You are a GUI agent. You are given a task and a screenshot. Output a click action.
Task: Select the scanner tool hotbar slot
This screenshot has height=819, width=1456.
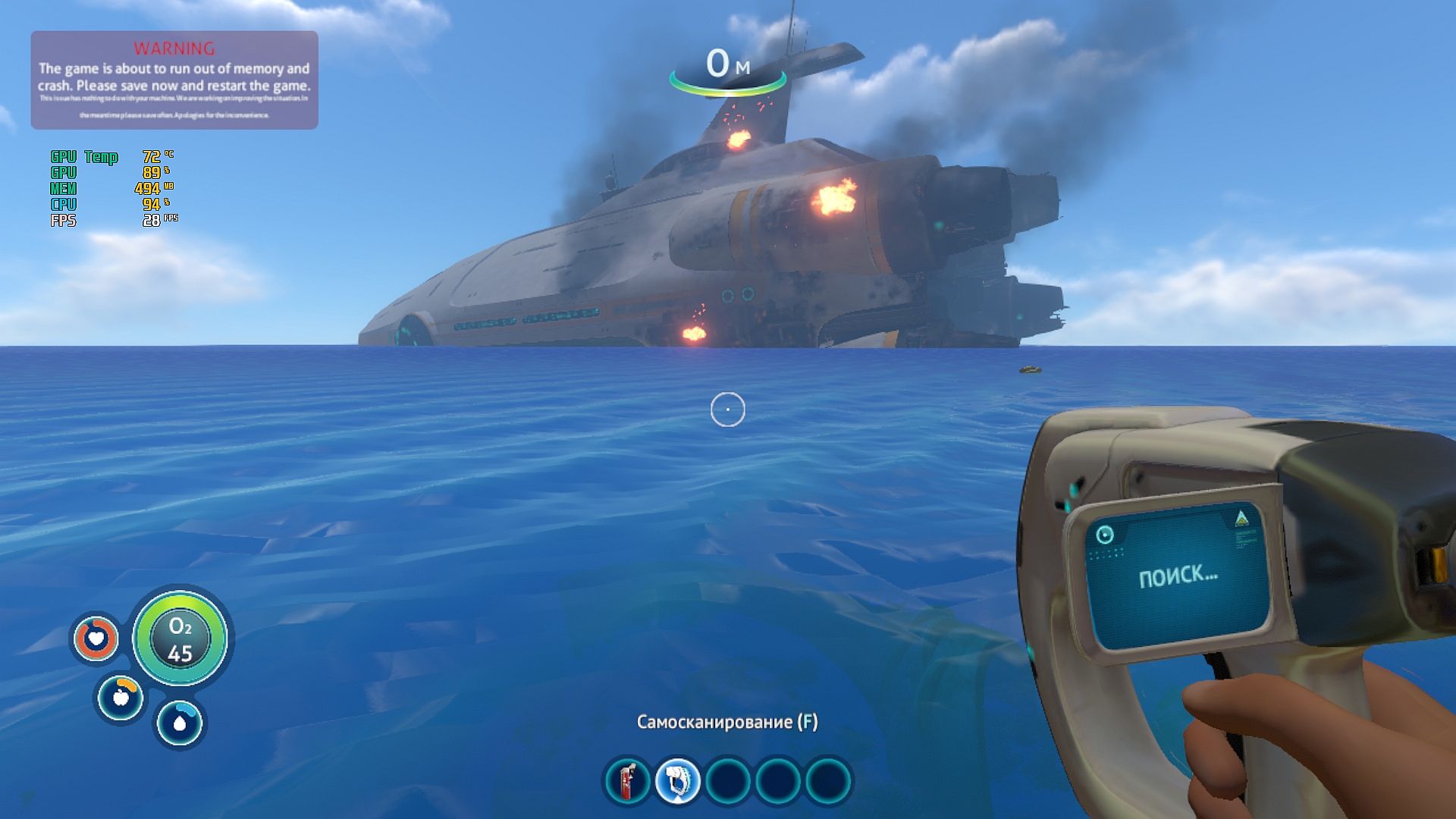[x=677, y=781]
